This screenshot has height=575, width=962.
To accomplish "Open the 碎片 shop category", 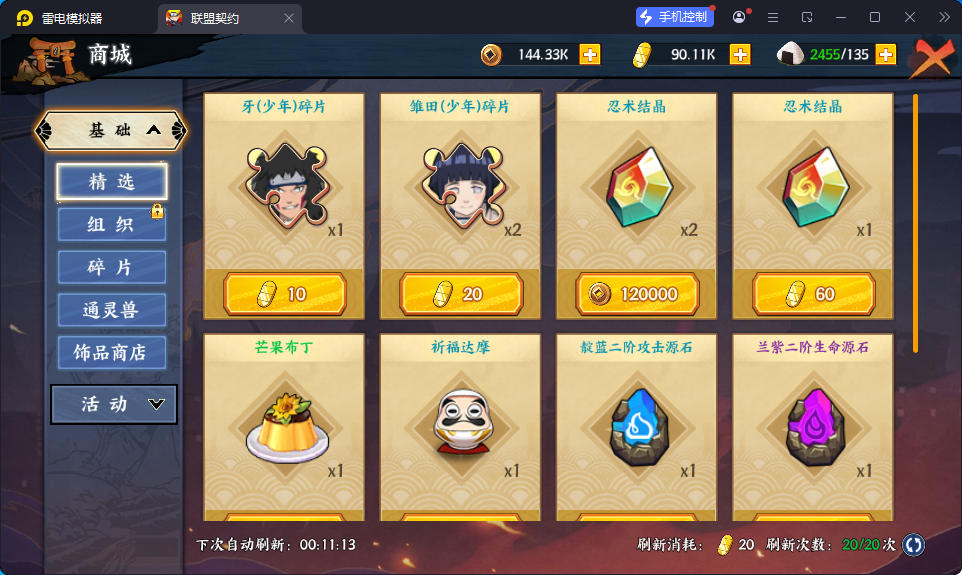I will coord(111,268).
